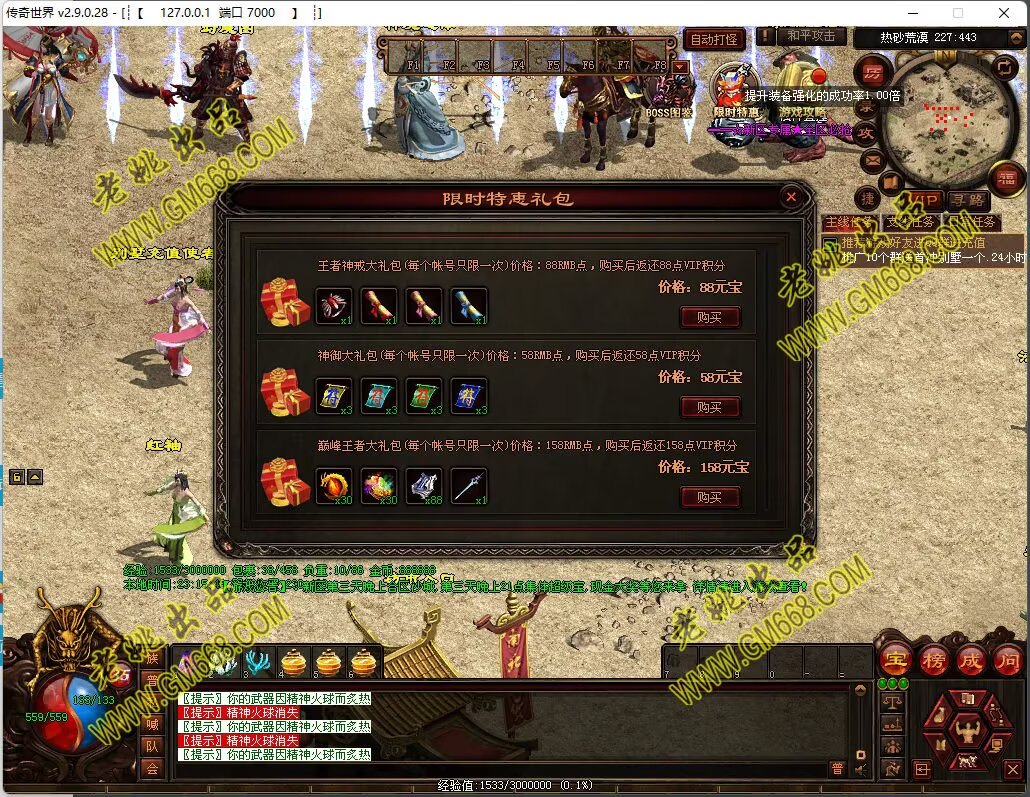Screen dimensions: 1030x797
Task: Open the 成 achievements orb
Action: coord(970,660)
